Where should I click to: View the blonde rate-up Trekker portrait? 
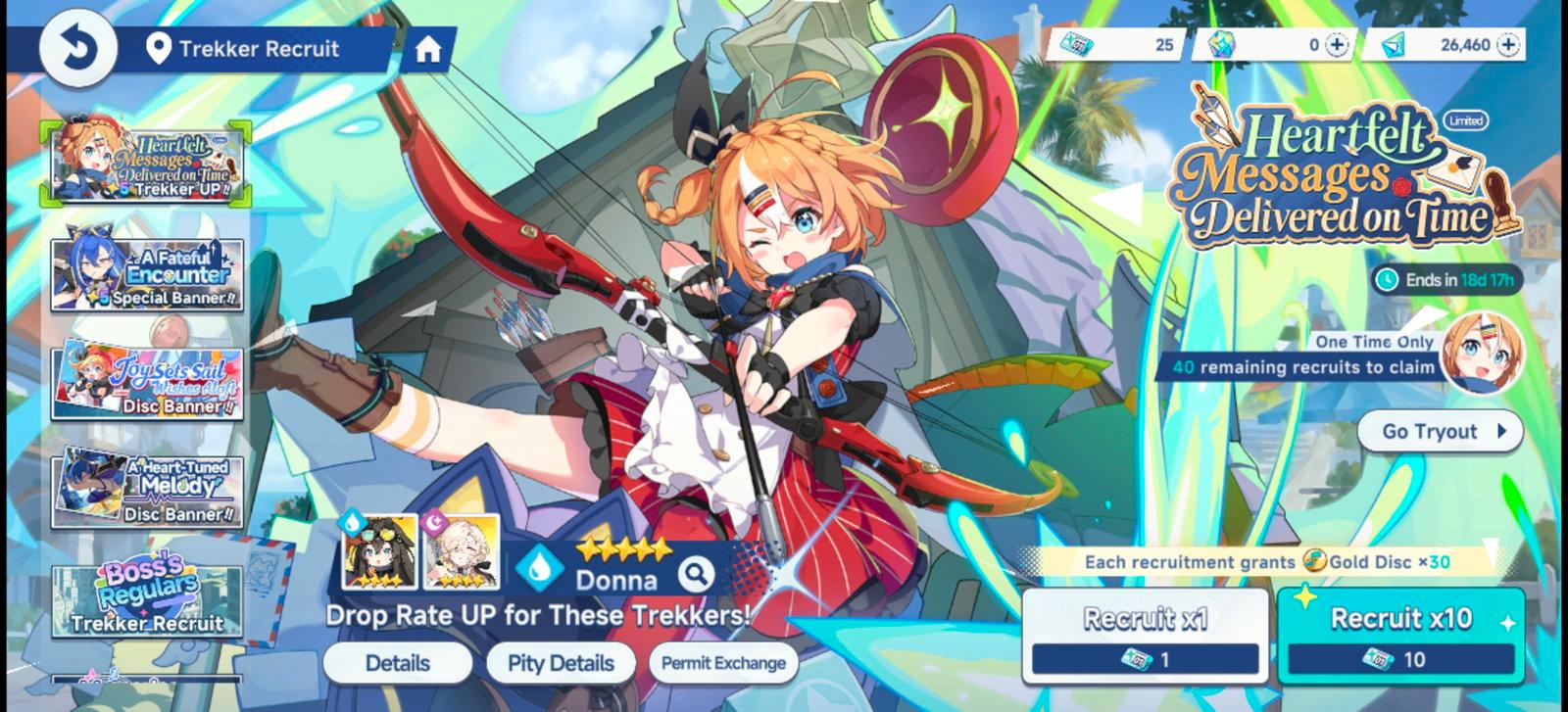click(x=461, y=552)
